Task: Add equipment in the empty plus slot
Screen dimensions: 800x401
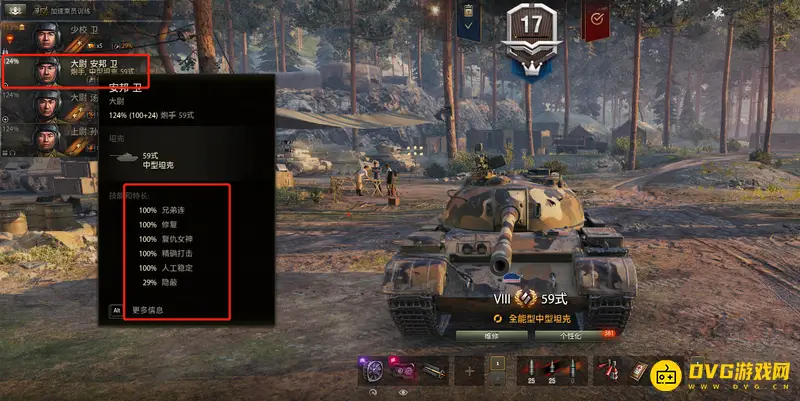Action: pos(467,371)
